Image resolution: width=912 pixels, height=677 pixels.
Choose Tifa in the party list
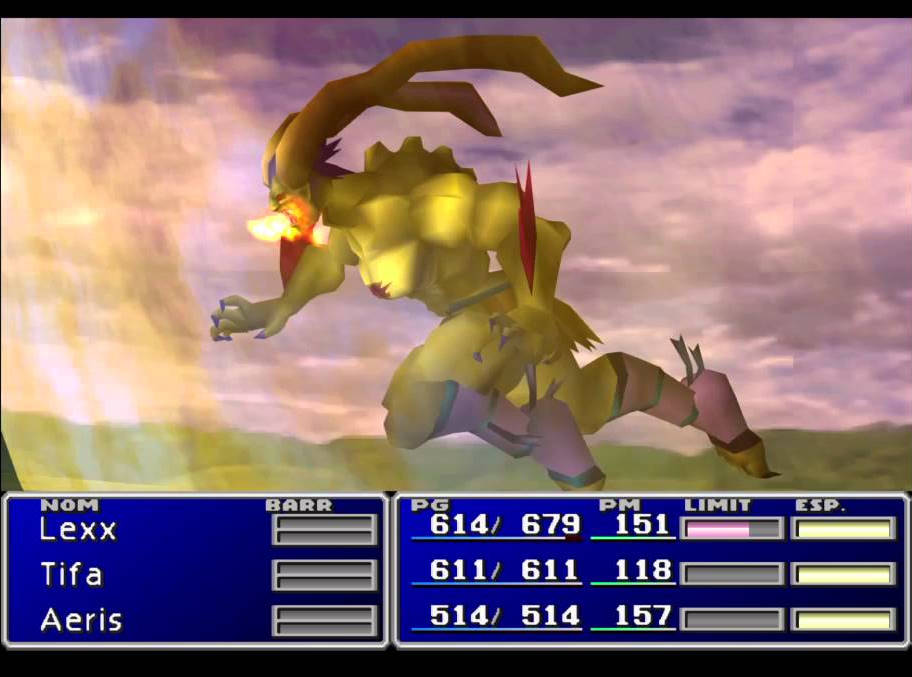click(x=71, y=574)
